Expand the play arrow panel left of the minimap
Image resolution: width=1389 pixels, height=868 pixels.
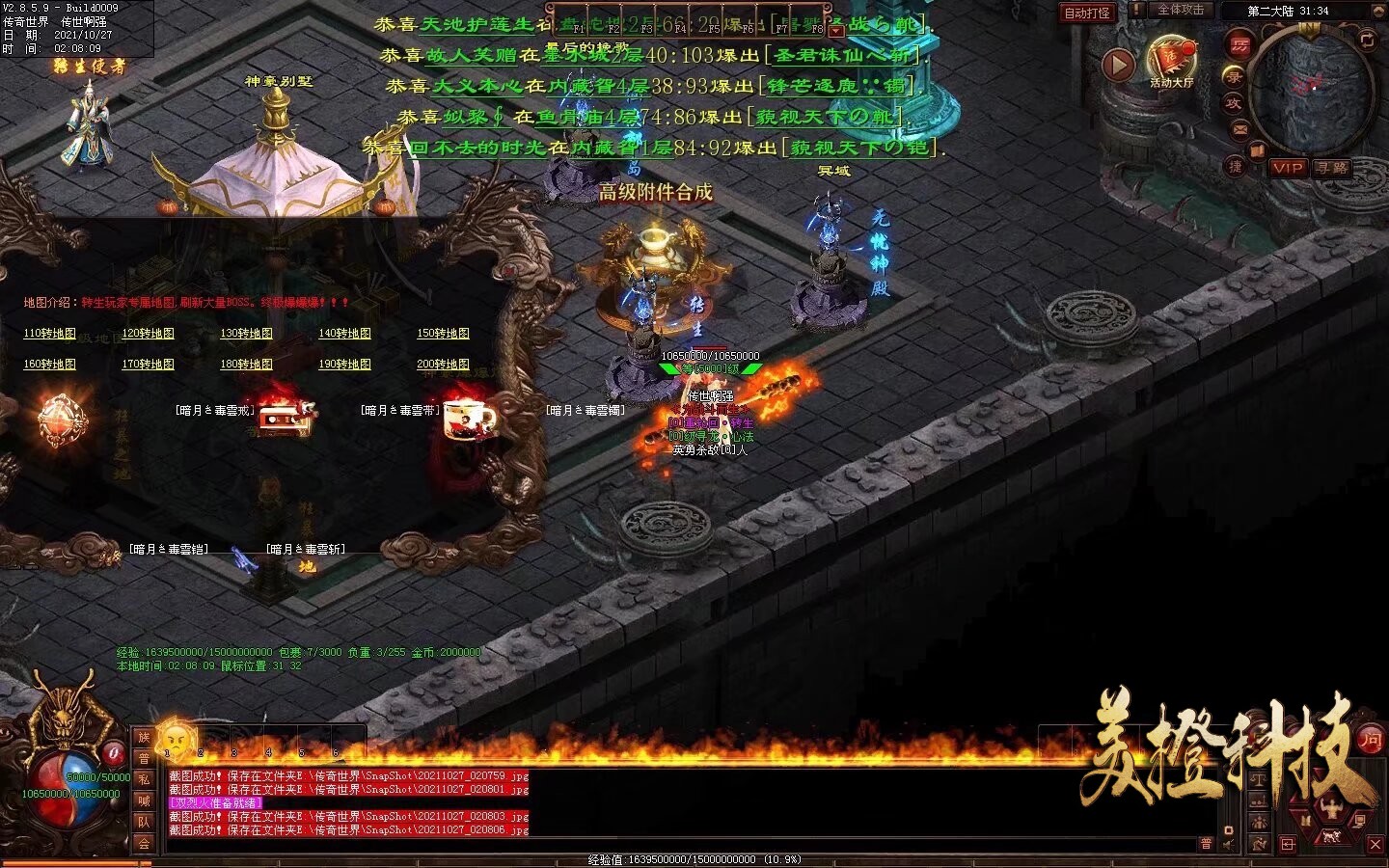click(x=1118, y=66)
